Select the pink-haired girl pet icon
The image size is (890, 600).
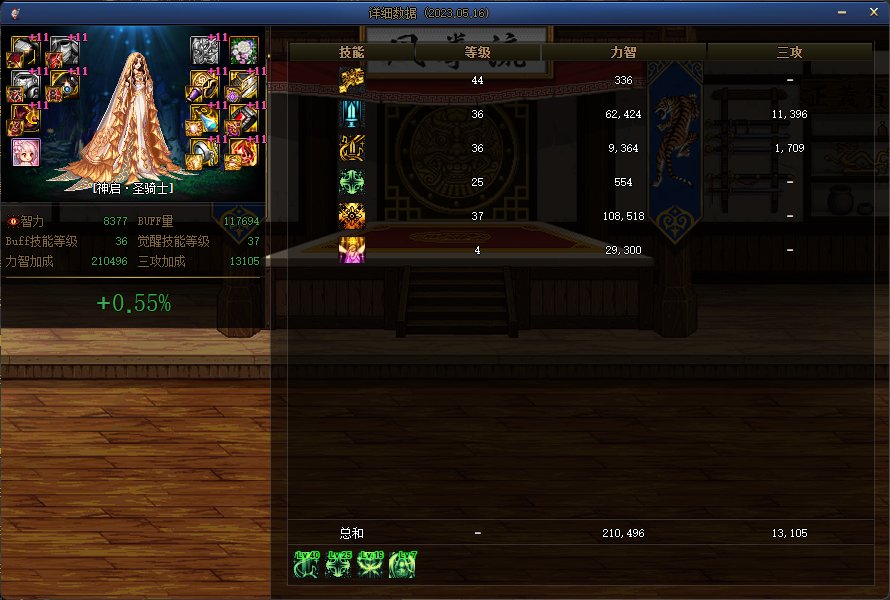click(x=24, y=152)
